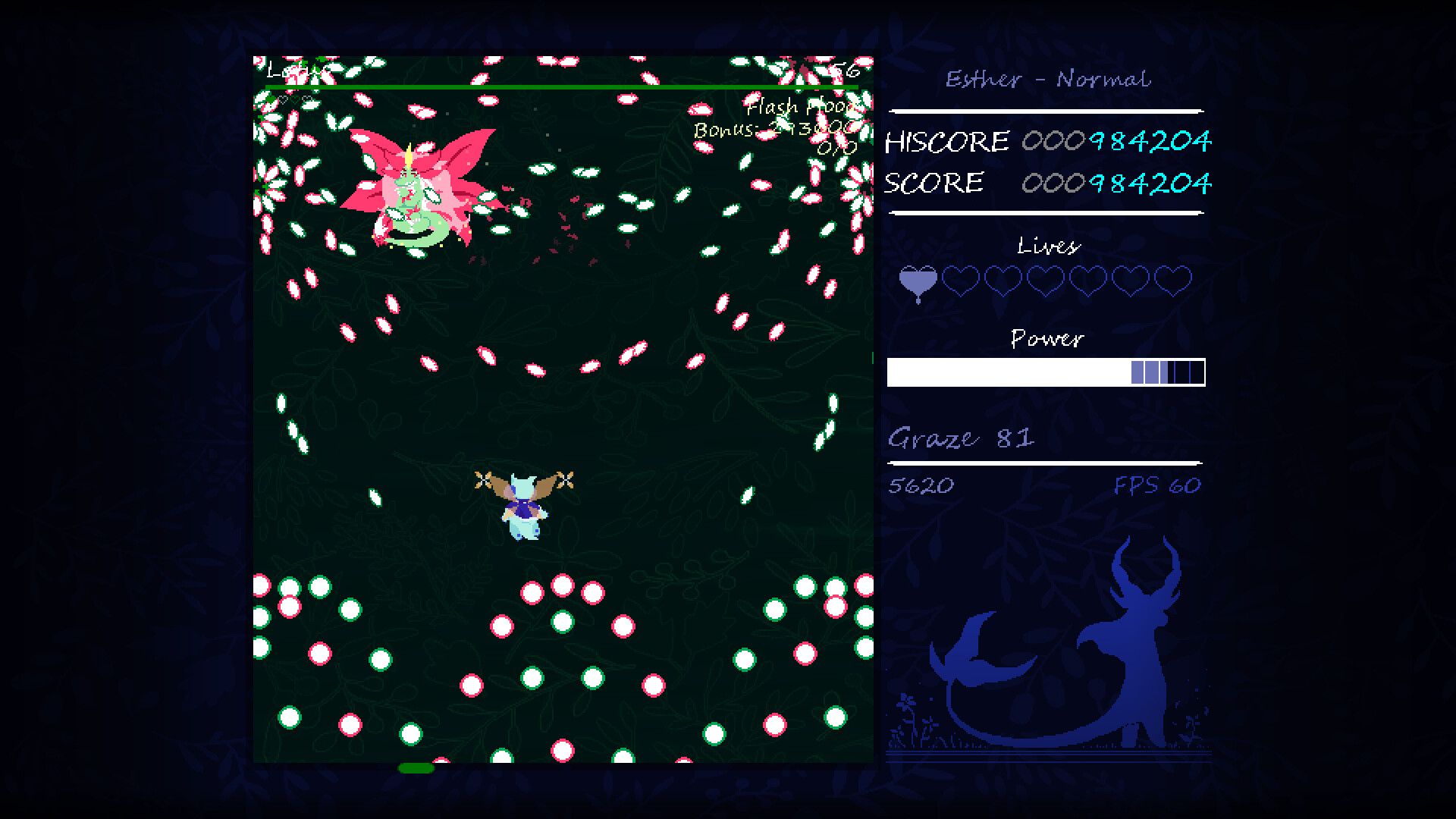Click the rightmost empty heart outline icon

tap(1174, 278)
